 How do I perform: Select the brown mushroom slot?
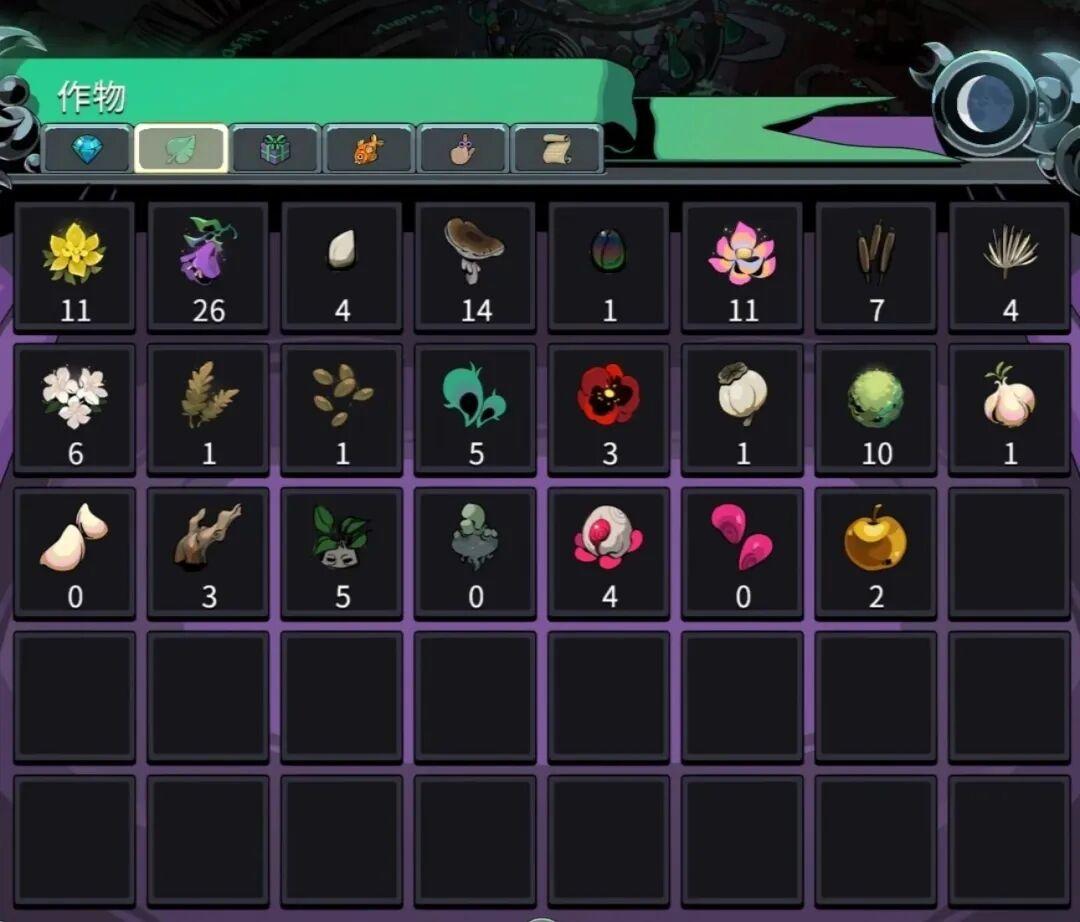pos(476,267)
